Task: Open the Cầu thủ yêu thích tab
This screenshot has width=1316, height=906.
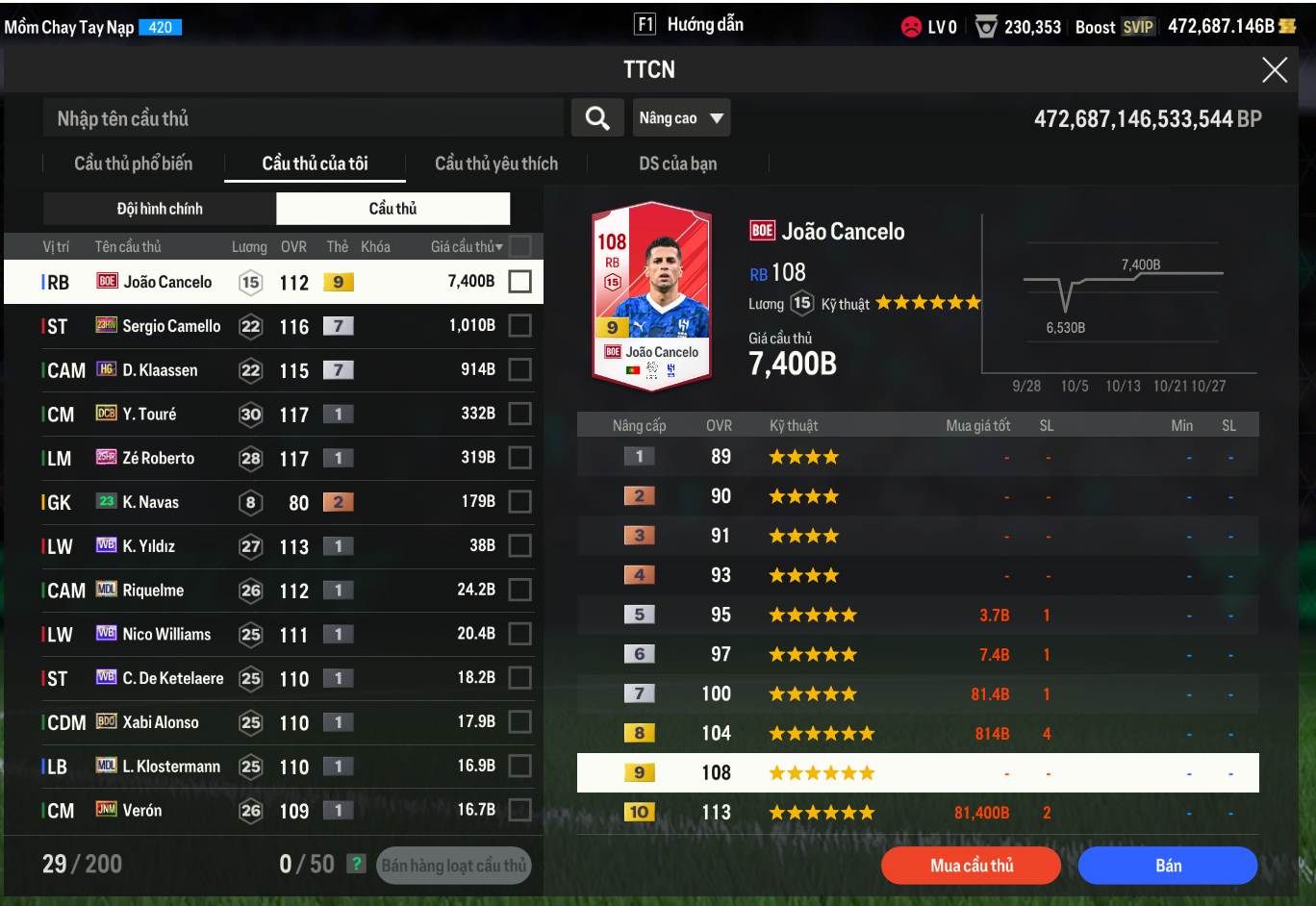Action: coord(495,164)
